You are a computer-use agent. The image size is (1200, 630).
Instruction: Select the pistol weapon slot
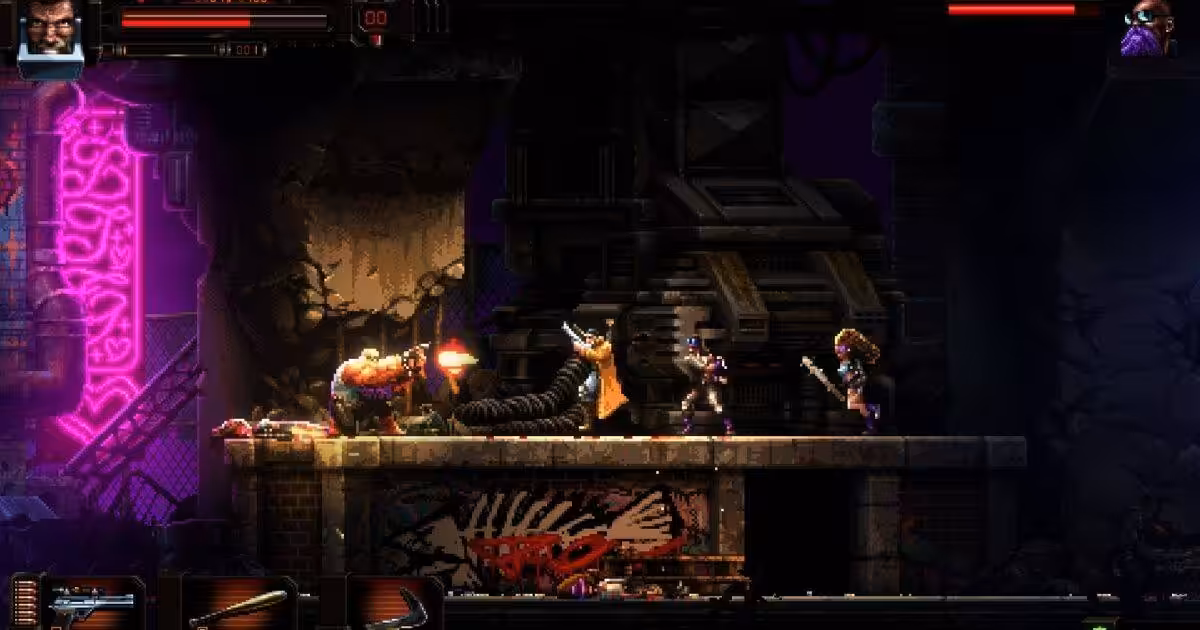pyautogui.click(x=92, y=603)
